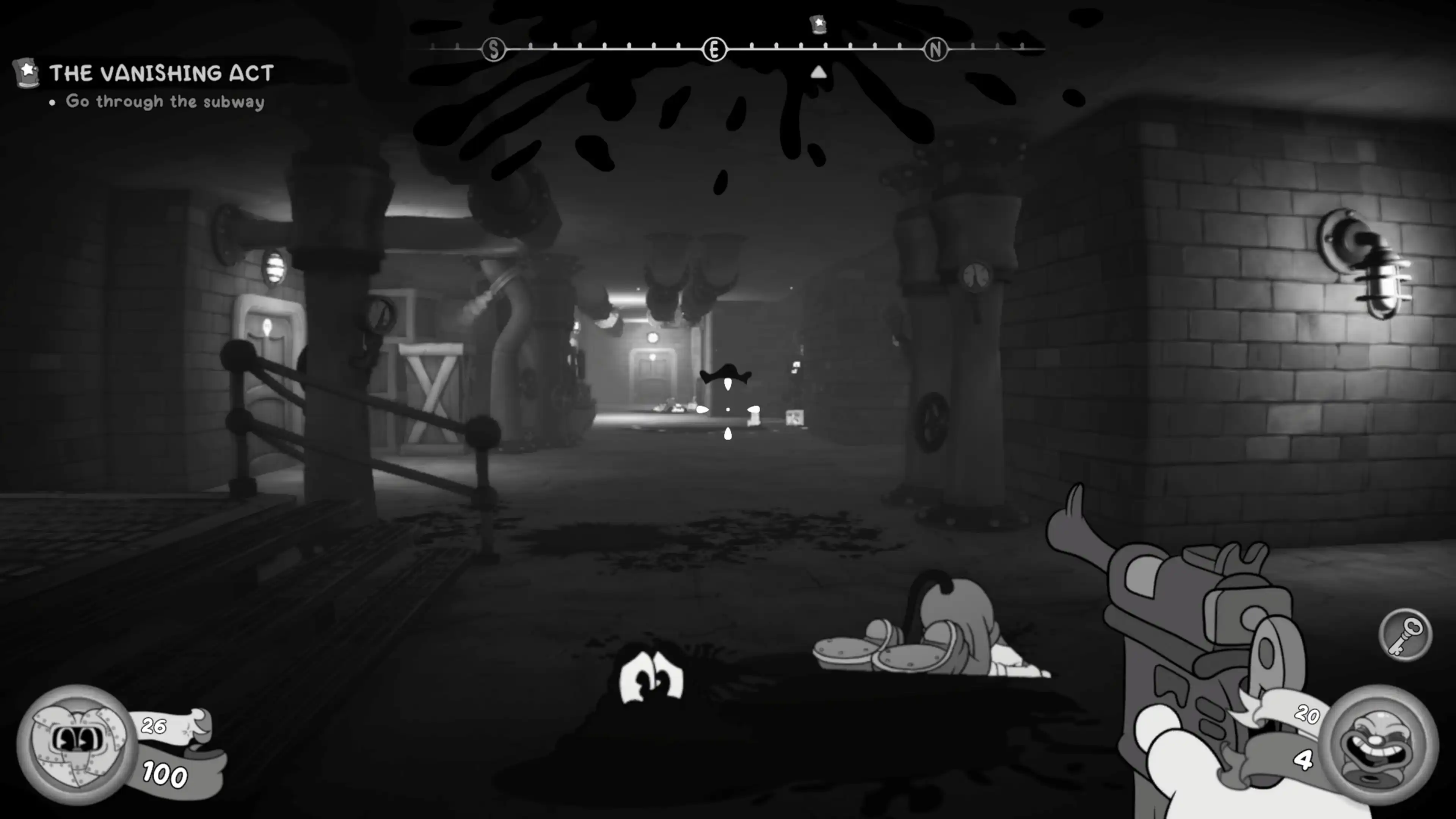Select the North marker on the compass
Viewport: 1456px width, 819px height.
click(x=935, y=50)
